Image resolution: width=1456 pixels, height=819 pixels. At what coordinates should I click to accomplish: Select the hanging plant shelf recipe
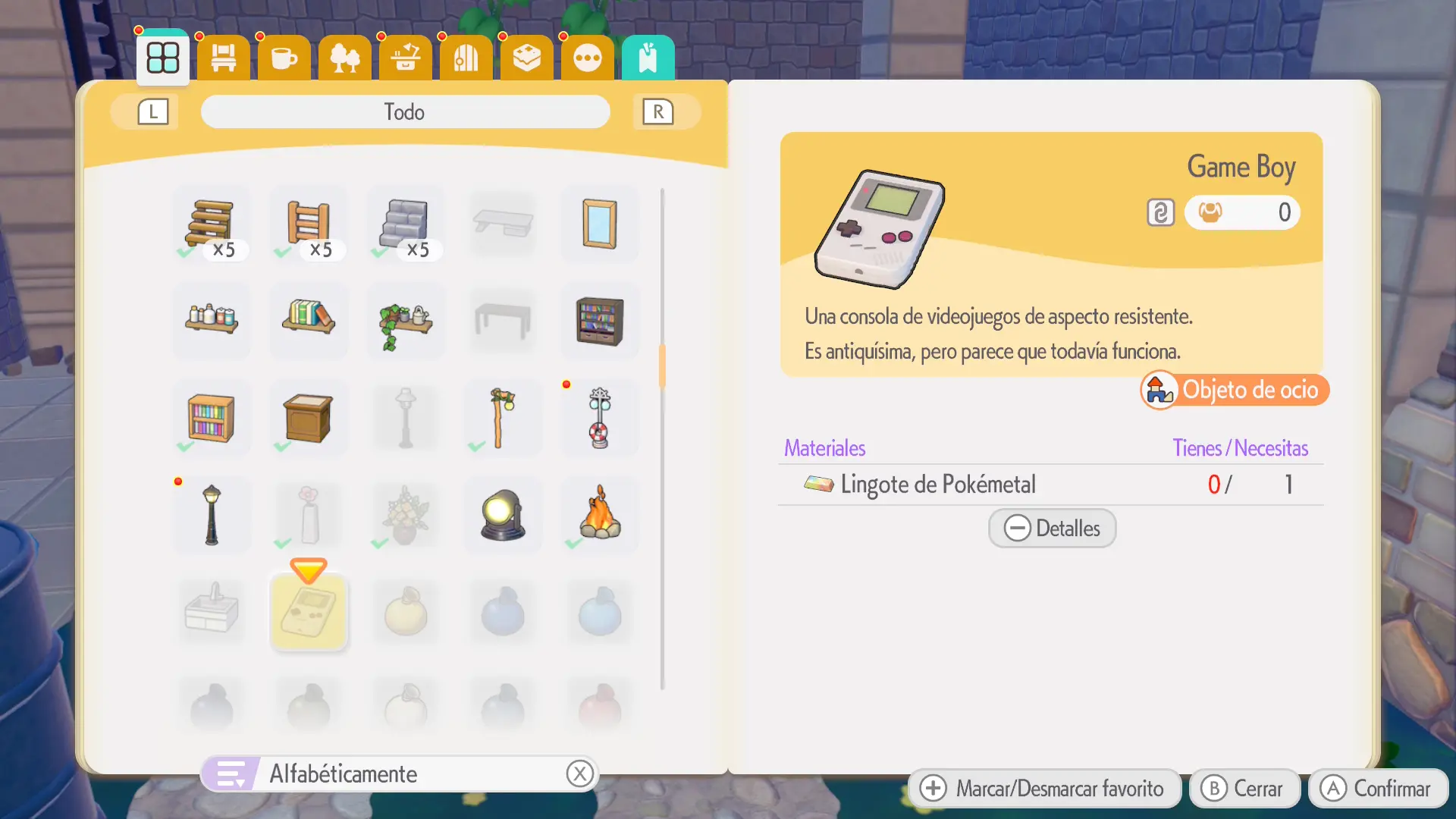tap(406, 322)
